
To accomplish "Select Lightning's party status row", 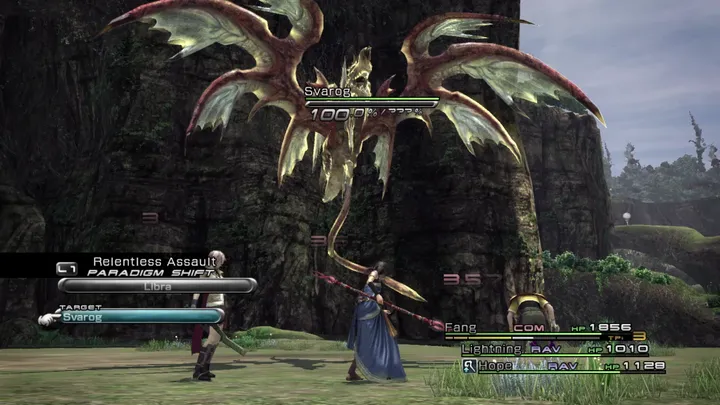I will point(553,348).
